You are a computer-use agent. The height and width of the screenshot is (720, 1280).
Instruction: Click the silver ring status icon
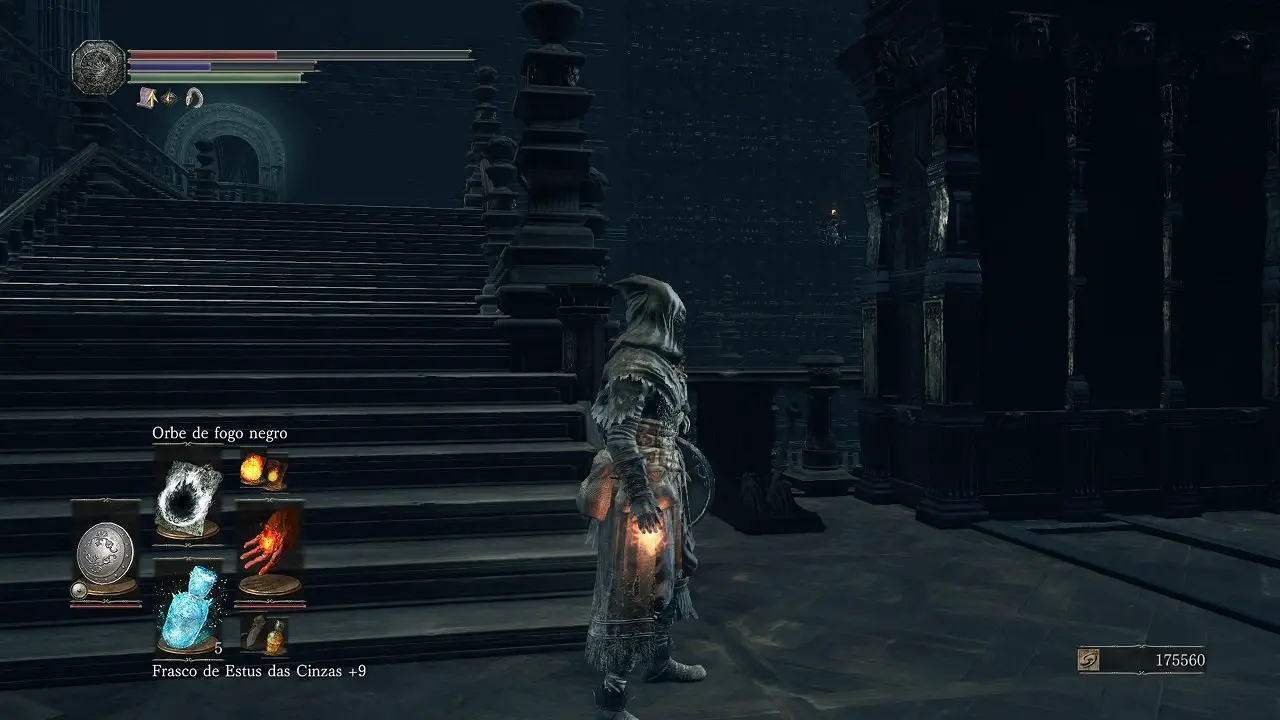coord(194,97)
